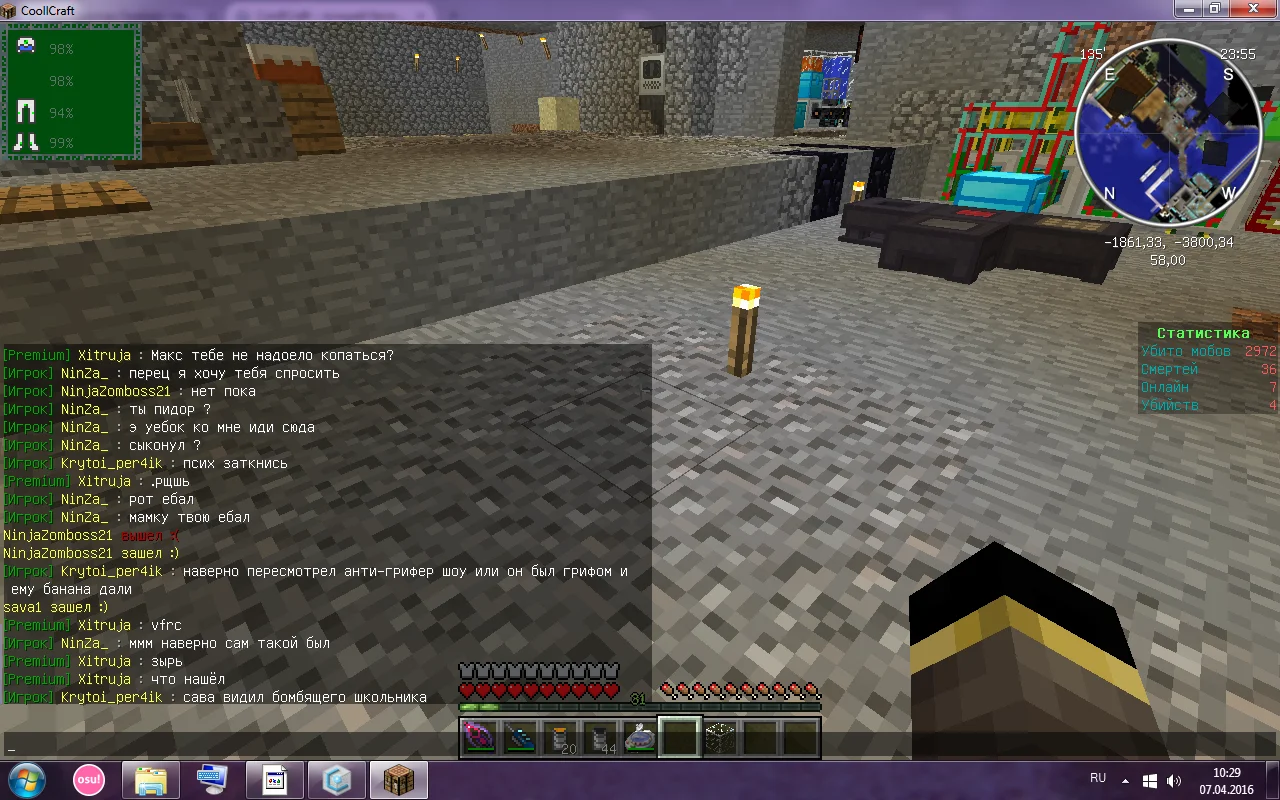Click the Статистика scoreboard header
Viewport: 1280px width, 800px height.
[x=1203, y=333]
